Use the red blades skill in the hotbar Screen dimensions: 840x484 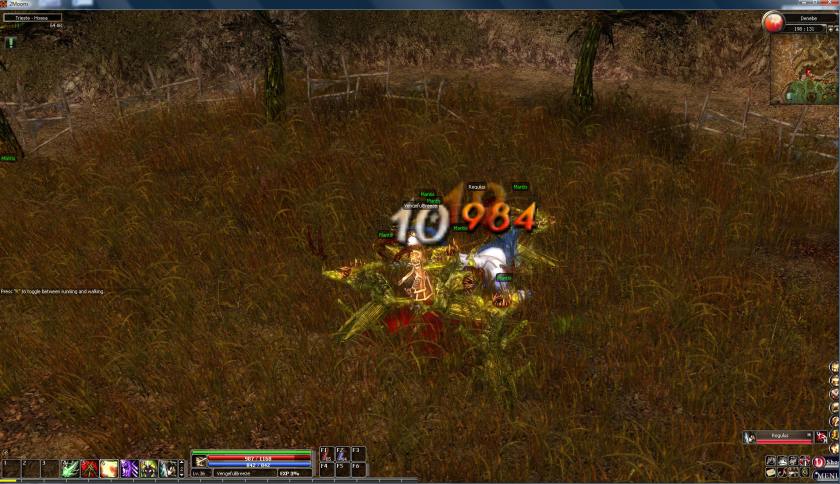click(x=89, y=468)
